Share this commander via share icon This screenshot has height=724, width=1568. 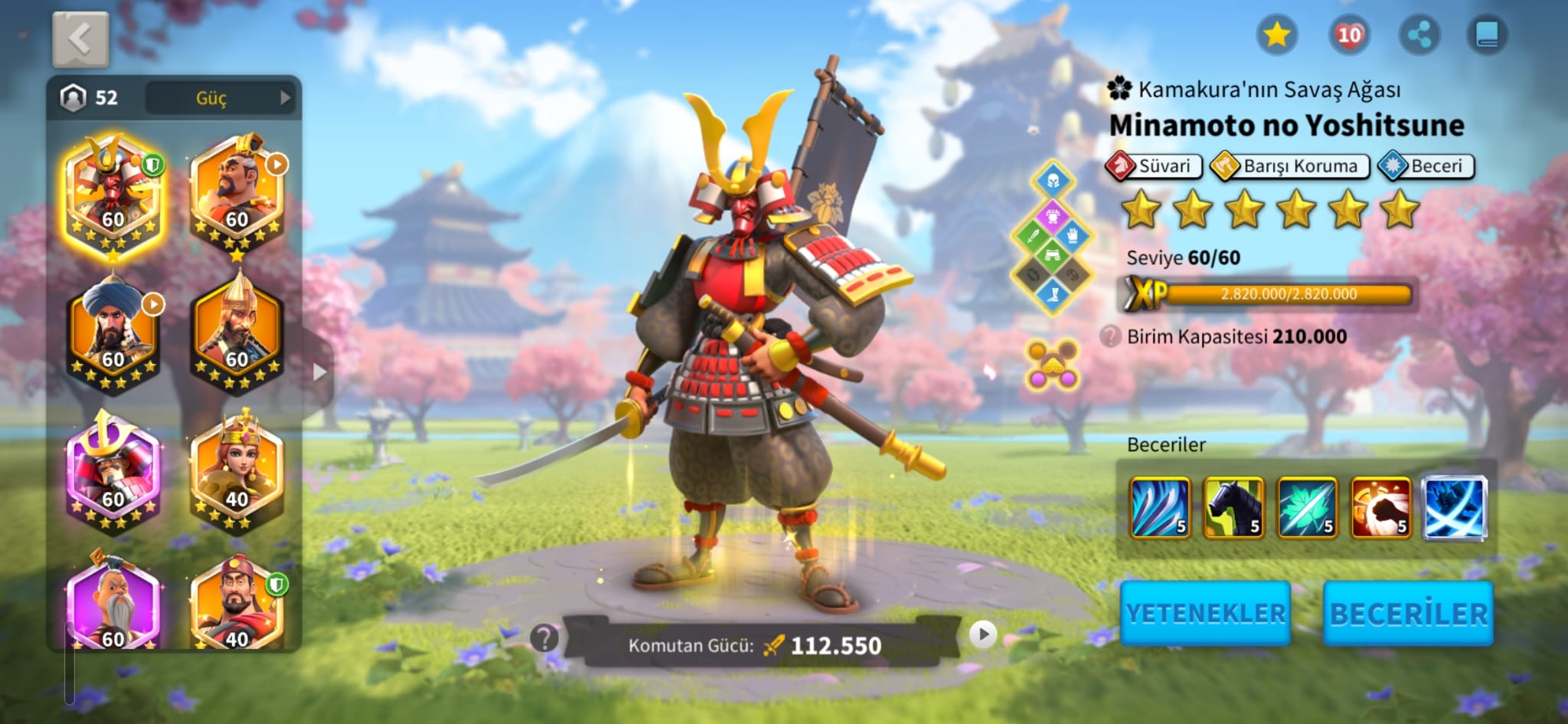1419,34
